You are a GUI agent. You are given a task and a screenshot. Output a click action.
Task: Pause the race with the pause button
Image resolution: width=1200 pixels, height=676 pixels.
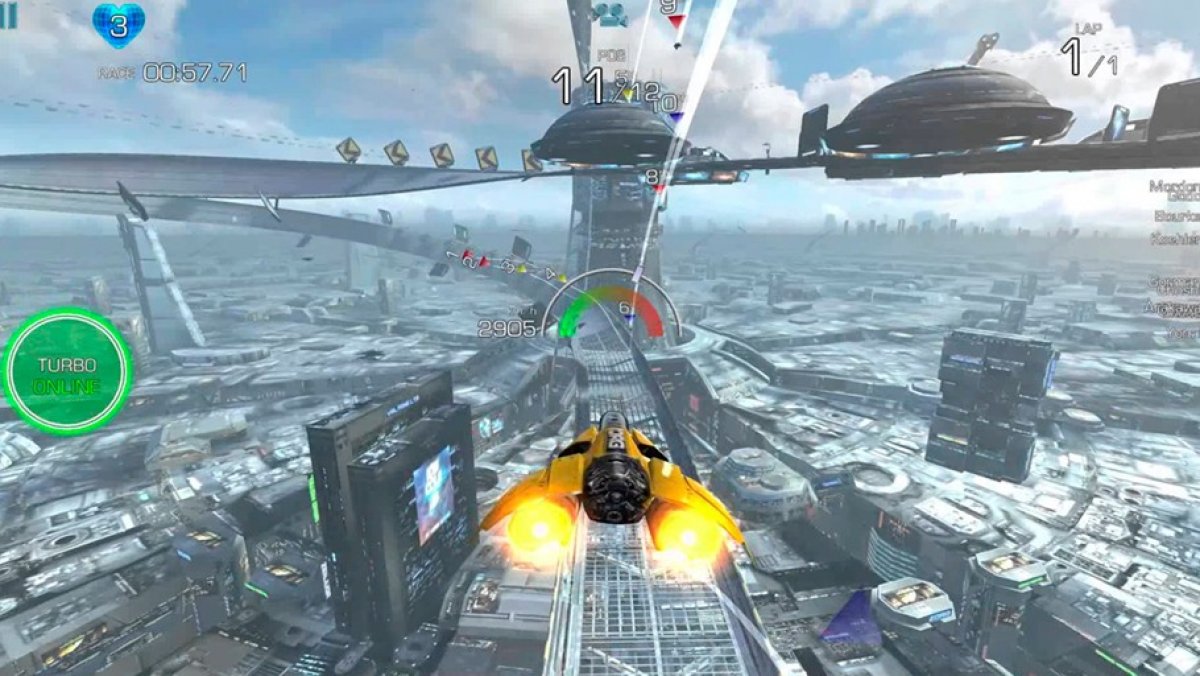(8, 15)
